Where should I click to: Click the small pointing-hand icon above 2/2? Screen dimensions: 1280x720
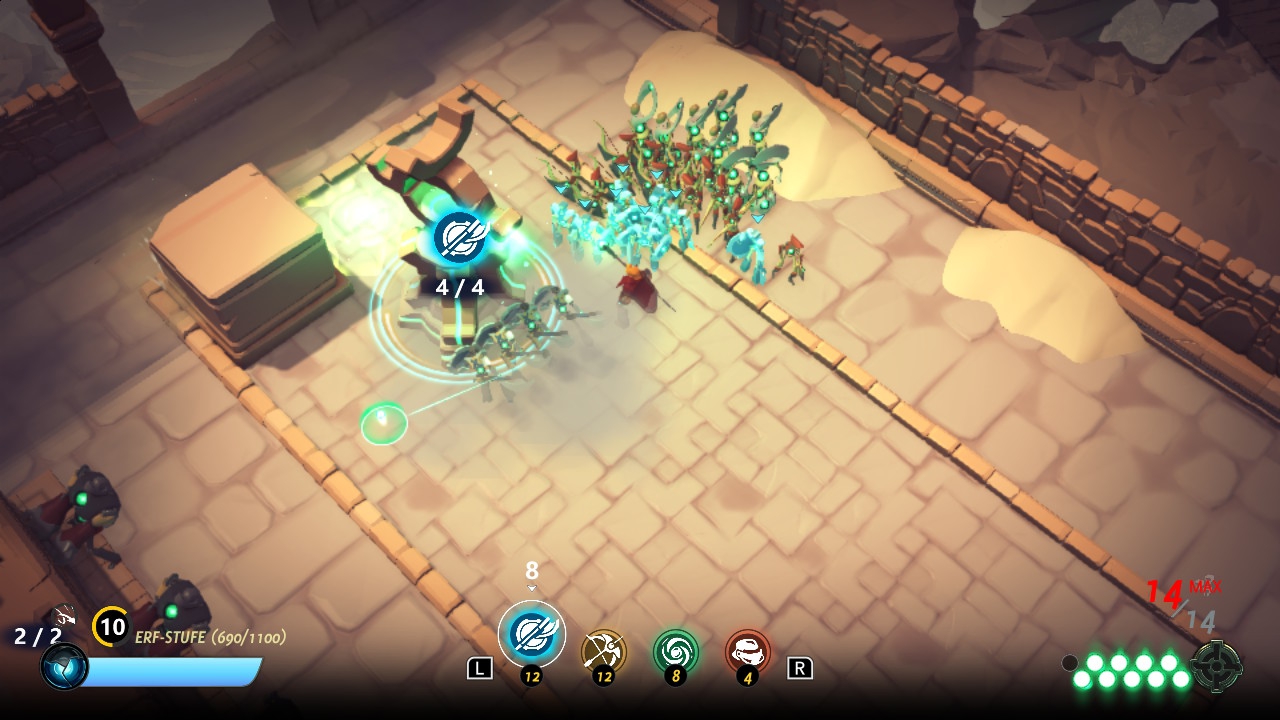coord(62,614)
